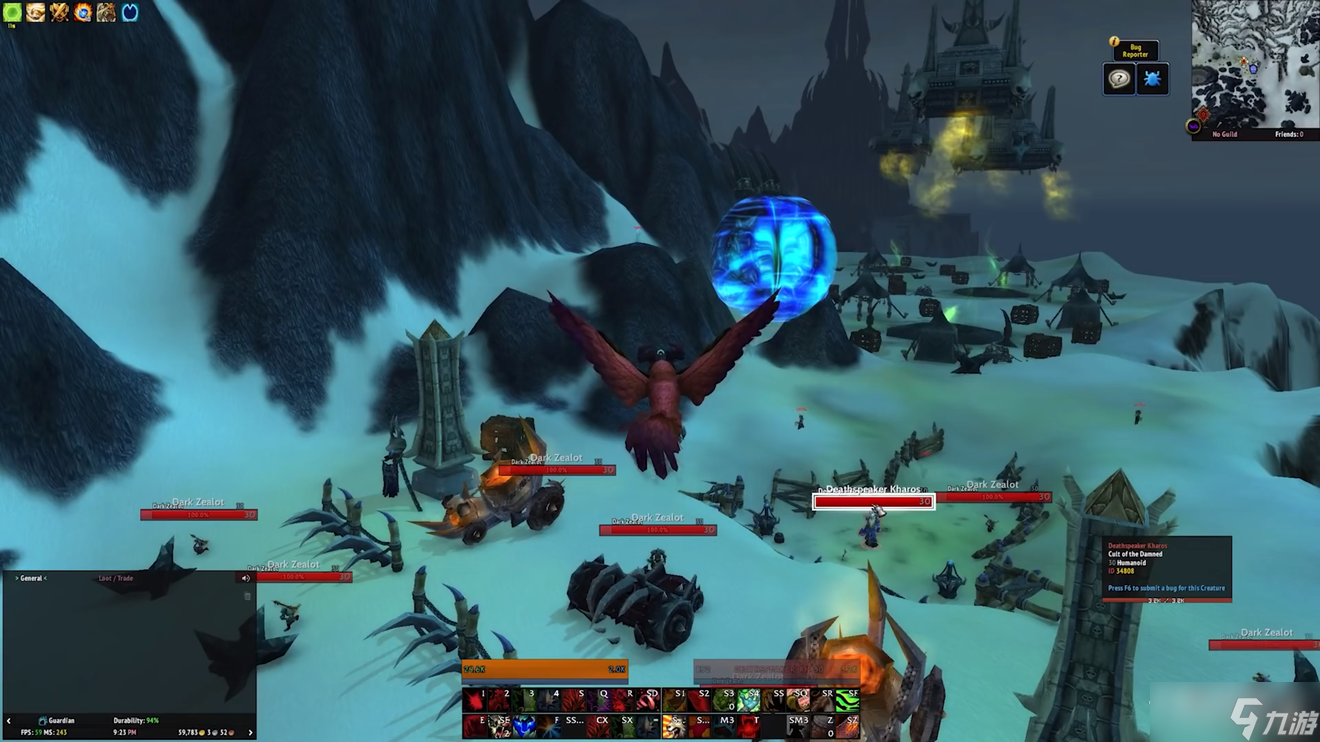Toggle the chat speaker icon
This screenshot has height=742, width=1320.
pos(245,578)
